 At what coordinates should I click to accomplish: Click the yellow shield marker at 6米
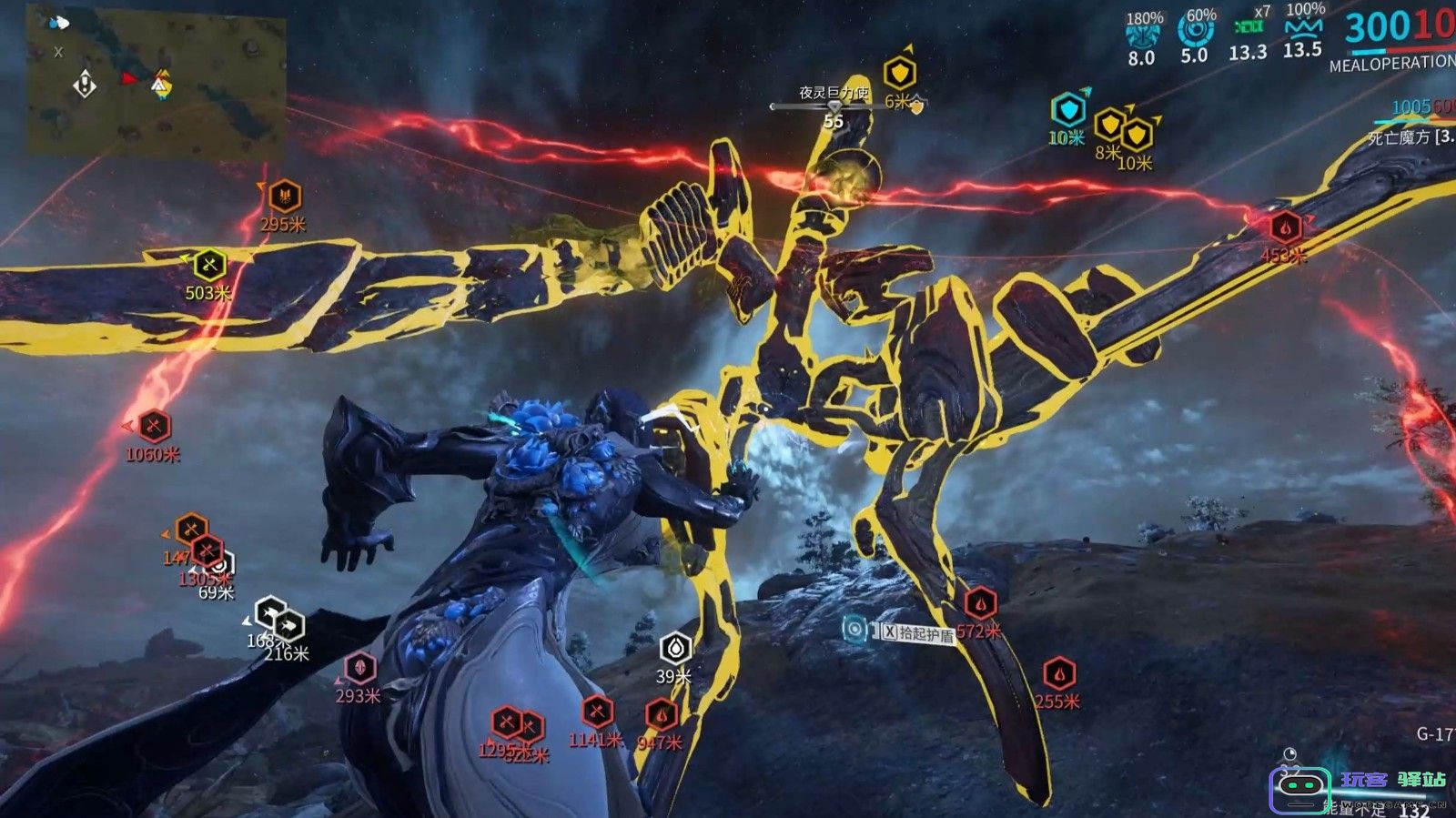point(899,73)
